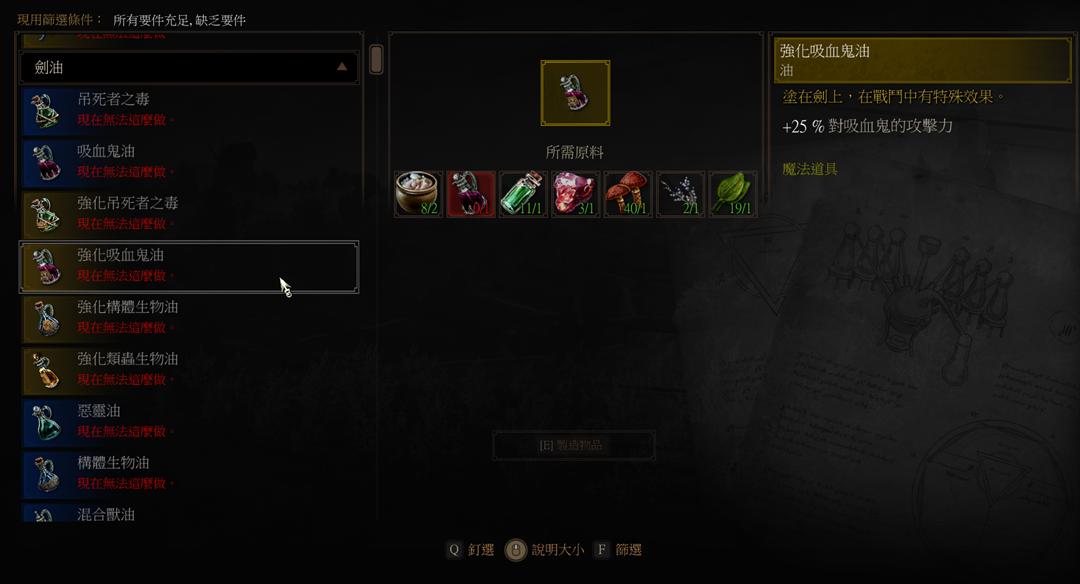This screenshot has width=1080, height=584.
Task: Pick the 惡靈油 recipe row
Action: 189,422
